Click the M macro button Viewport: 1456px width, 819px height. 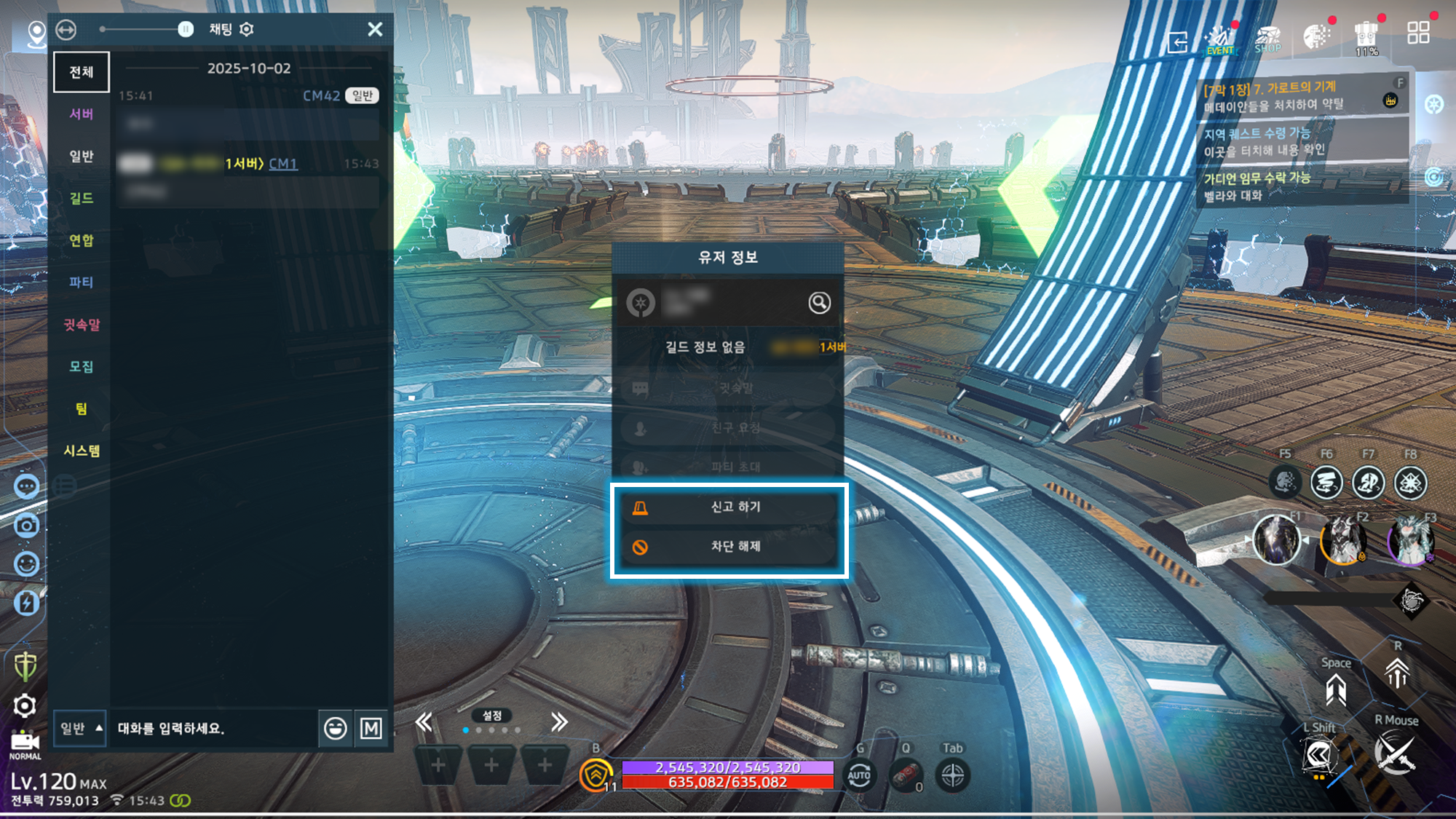(371, 728)
